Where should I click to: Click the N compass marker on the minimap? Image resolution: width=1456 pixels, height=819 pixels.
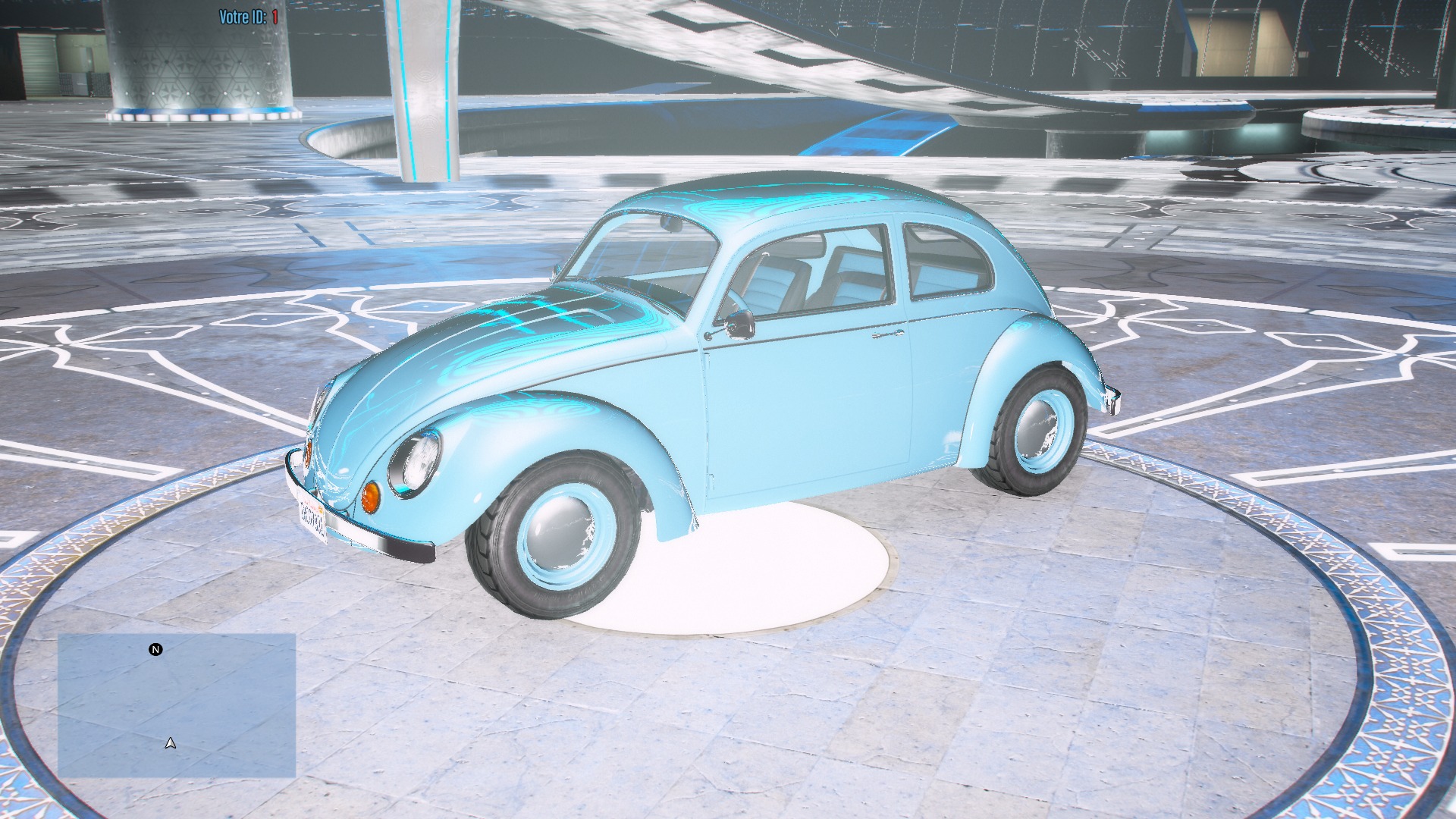[155, 648]
